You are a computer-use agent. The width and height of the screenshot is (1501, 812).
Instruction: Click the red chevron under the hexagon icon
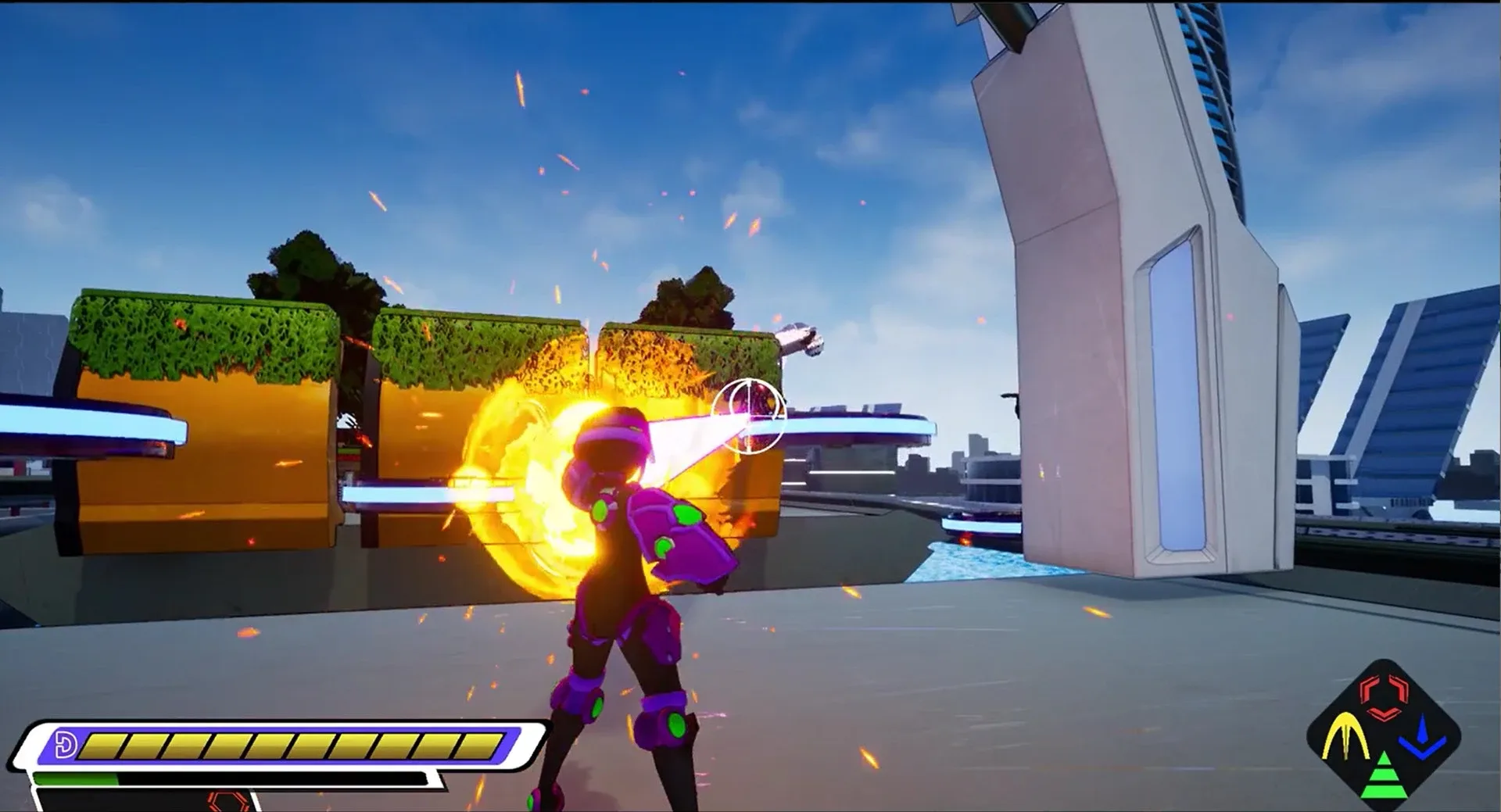click(1384, 714)
